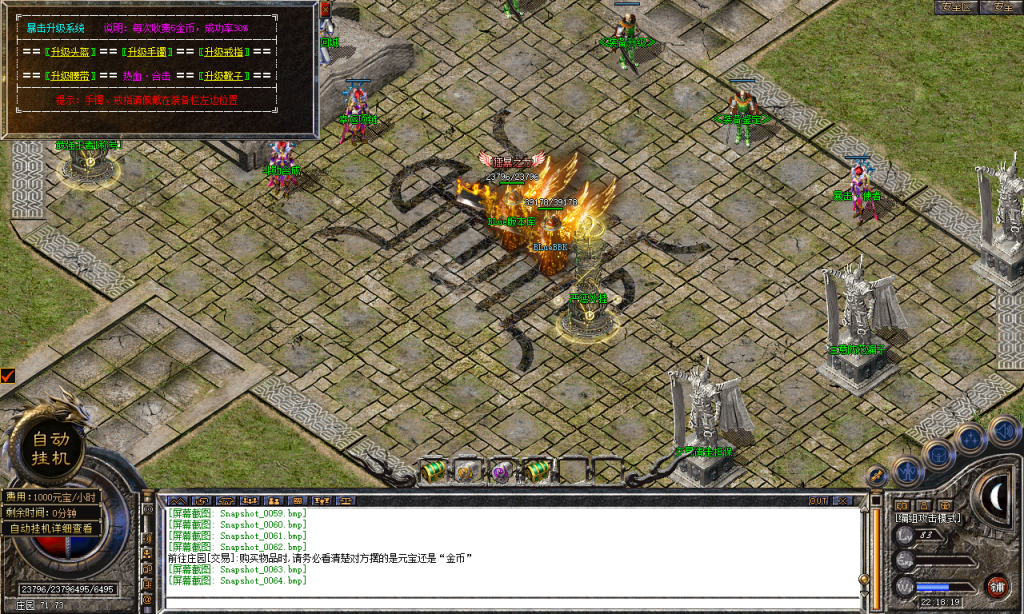Click the 升级戒指 ring upgrade link

click(x=223, y=51)
